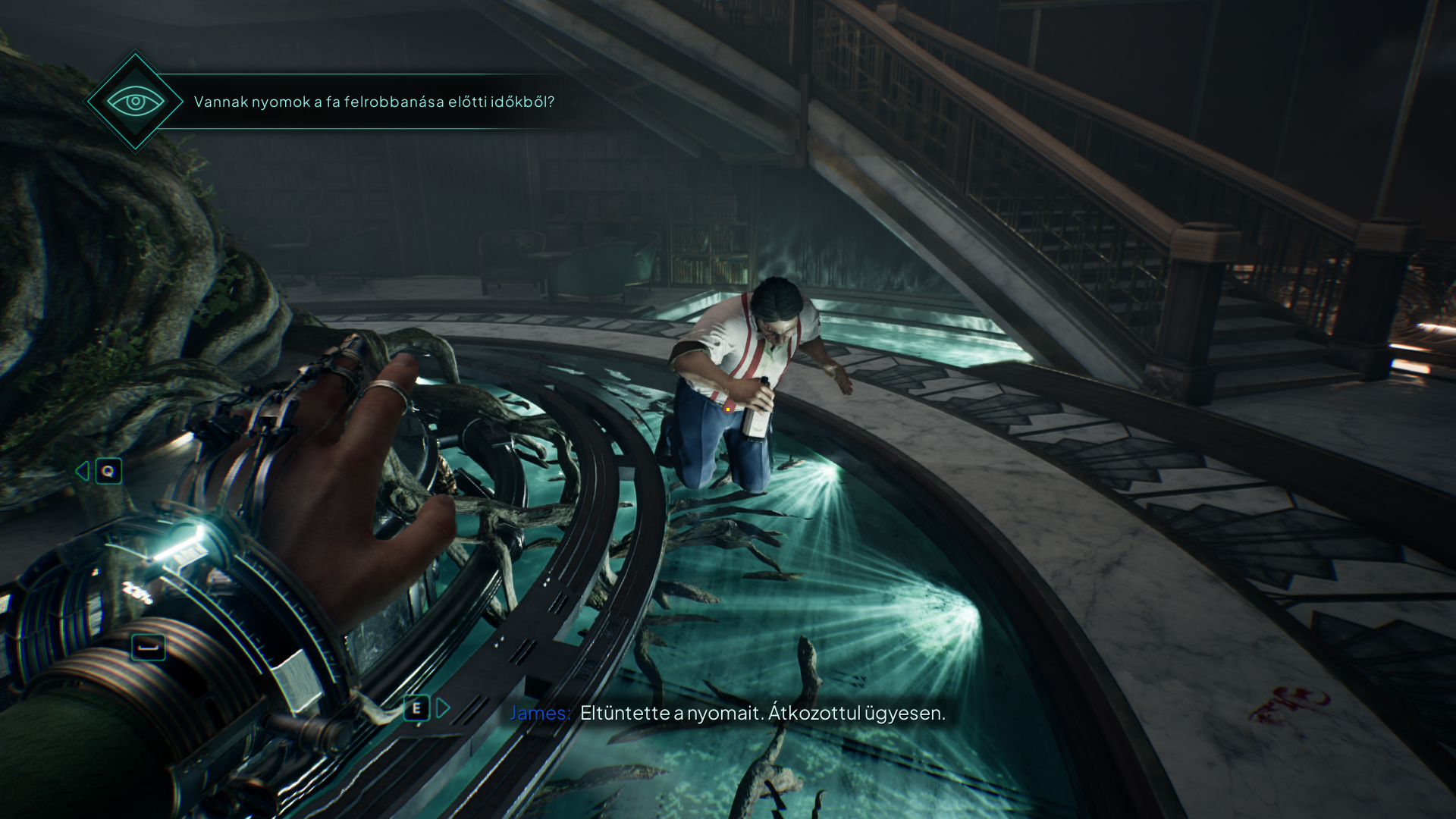Click the eye-shaped objective icon
1456x819 pixels.
pos(135,102)
